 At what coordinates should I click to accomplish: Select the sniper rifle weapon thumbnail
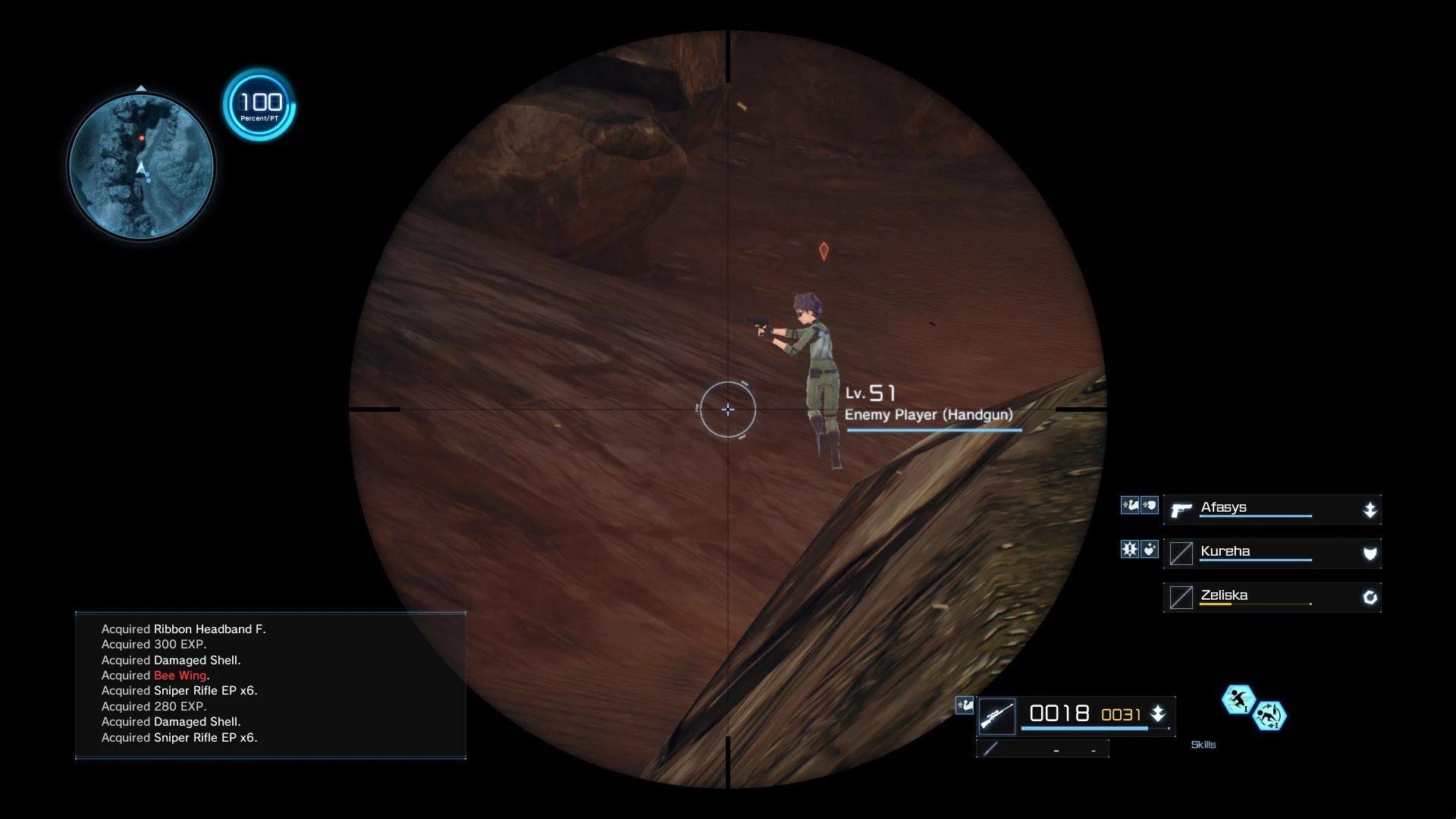point(997,715)
